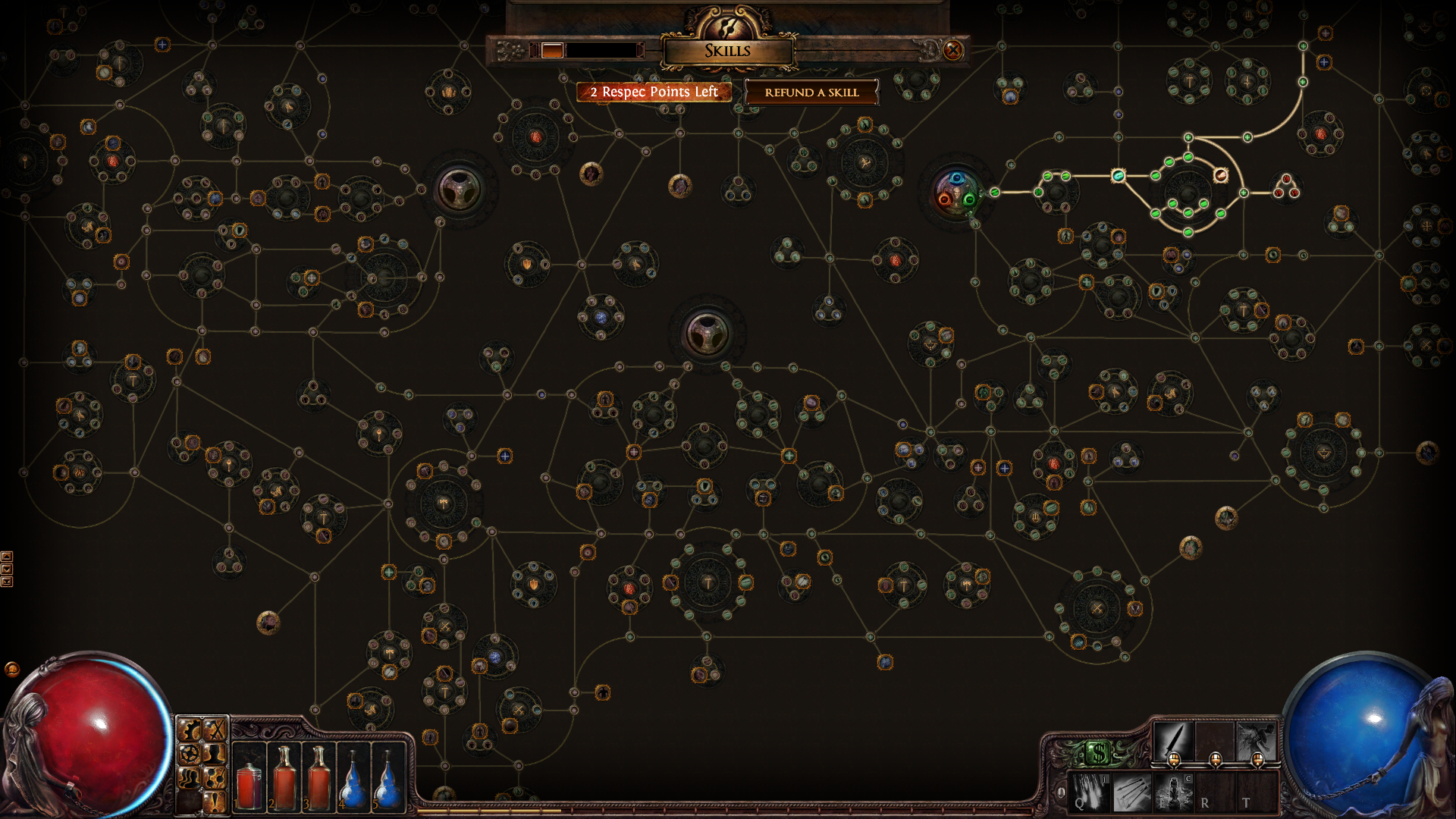
Task: Open the chat bubble icon above life orb
Action: click(12, 669)
